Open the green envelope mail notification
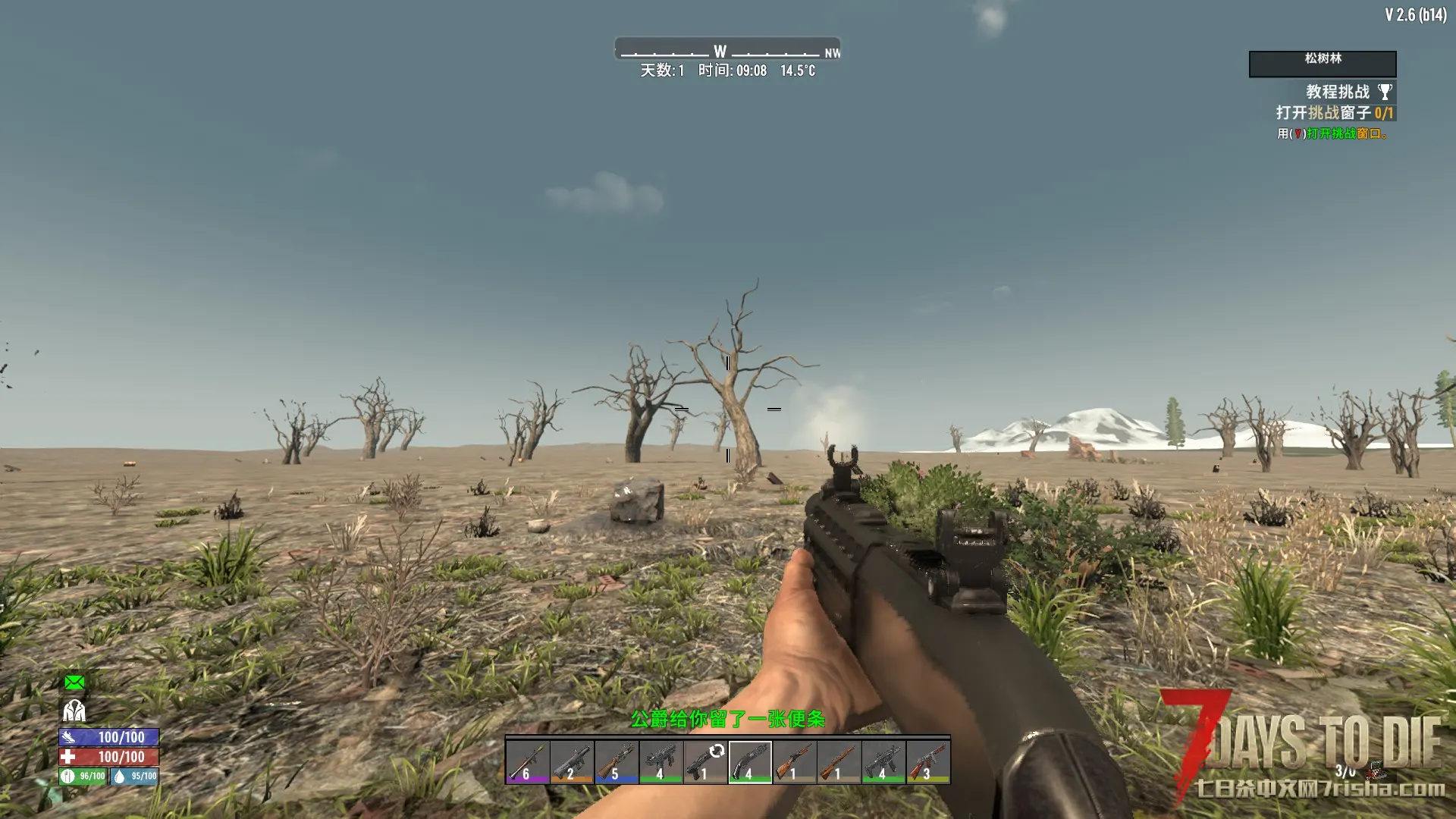1456x819 pixels. (x=74, y=682)
